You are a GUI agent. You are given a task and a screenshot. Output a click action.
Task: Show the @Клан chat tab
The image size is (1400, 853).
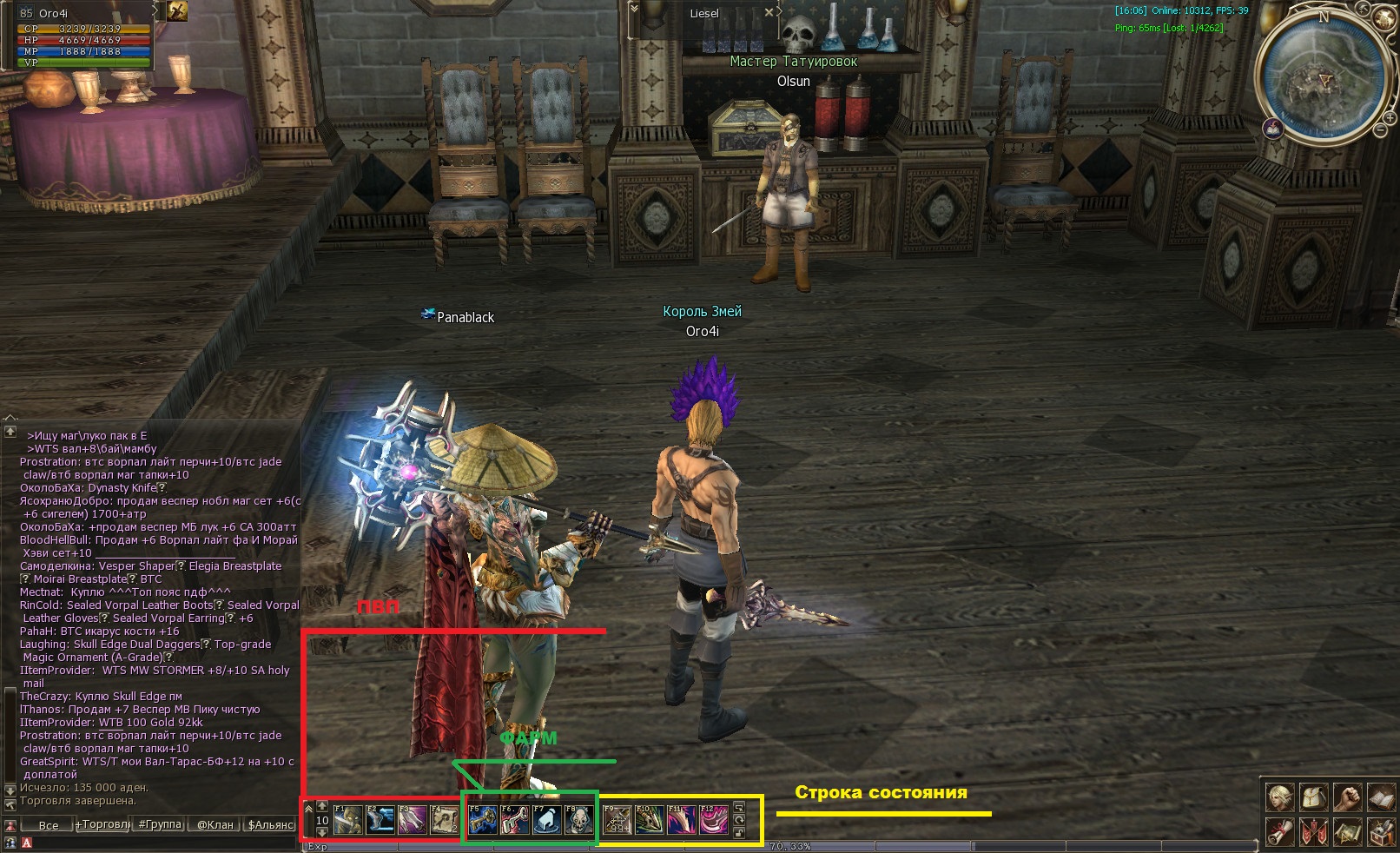point(215,824)
